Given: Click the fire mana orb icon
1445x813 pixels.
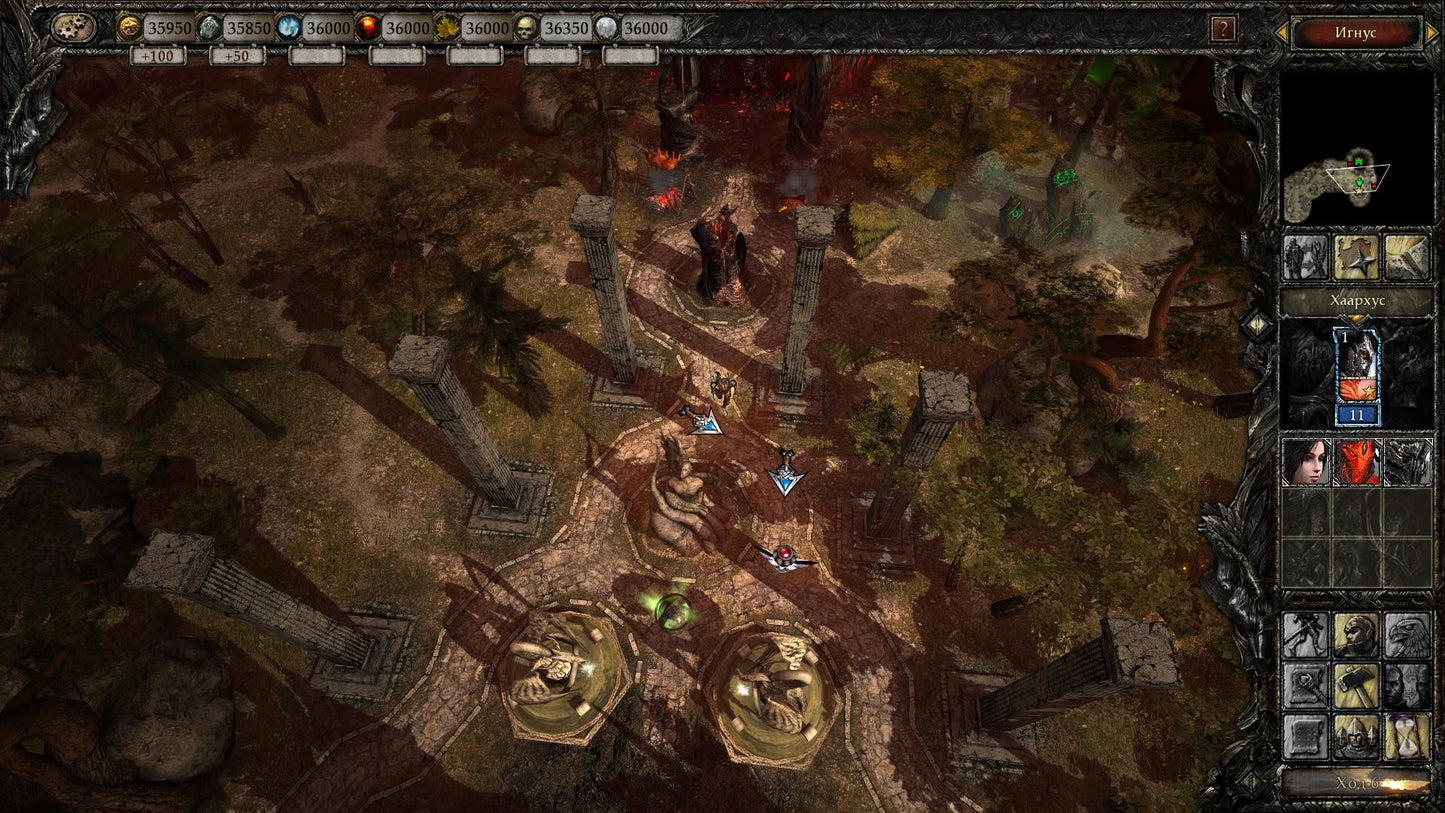Looking at the screenshot, I should click(x=371, y=28).
